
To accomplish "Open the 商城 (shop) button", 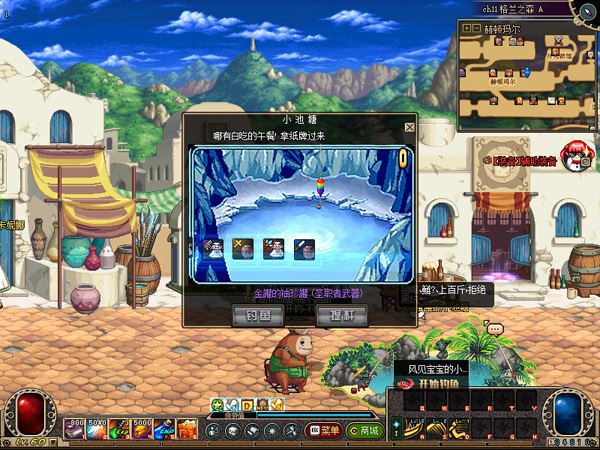I will pyautogui.click(x=363, y=430).
